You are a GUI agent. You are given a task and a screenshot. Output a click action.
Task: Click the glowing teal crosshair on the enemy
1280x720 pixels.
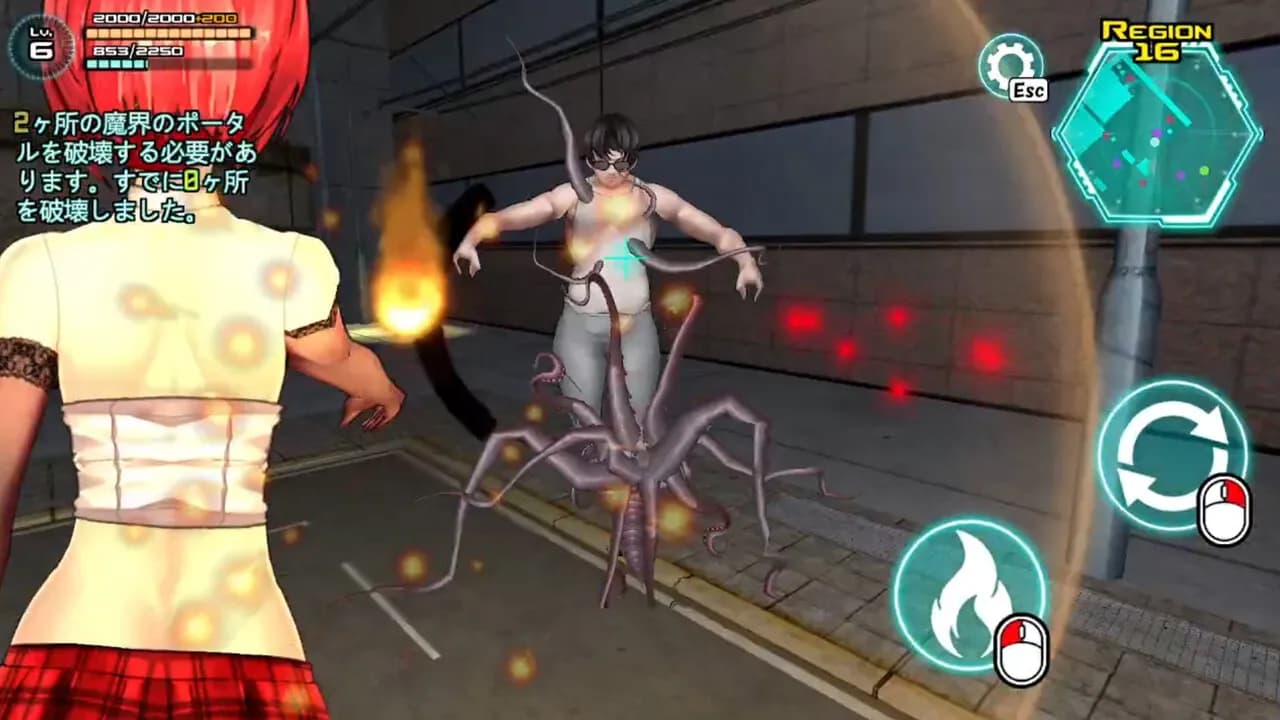[625, 255]
